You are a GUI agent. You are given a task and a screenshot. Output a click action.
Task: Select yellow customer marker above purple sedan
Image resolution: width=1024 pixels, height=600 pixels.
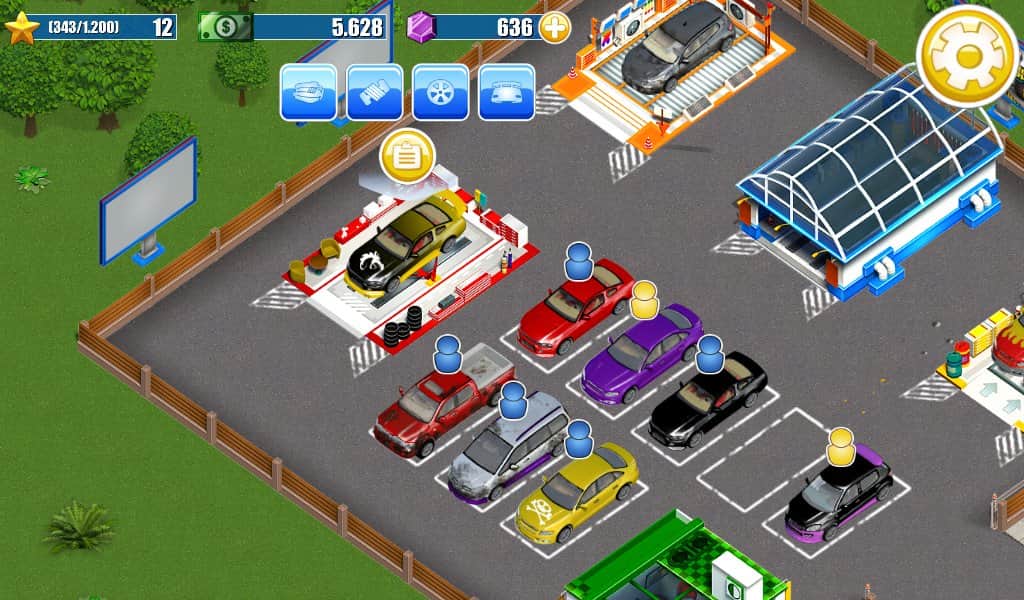pyautogui.click(x=645, y=298)
